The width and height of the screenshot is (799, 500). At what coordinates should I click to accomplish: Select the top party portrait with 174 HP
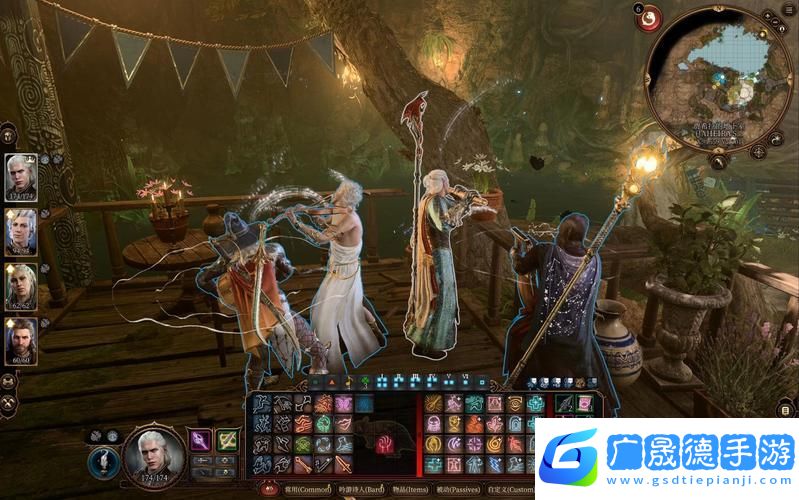[x=22, y=177]
